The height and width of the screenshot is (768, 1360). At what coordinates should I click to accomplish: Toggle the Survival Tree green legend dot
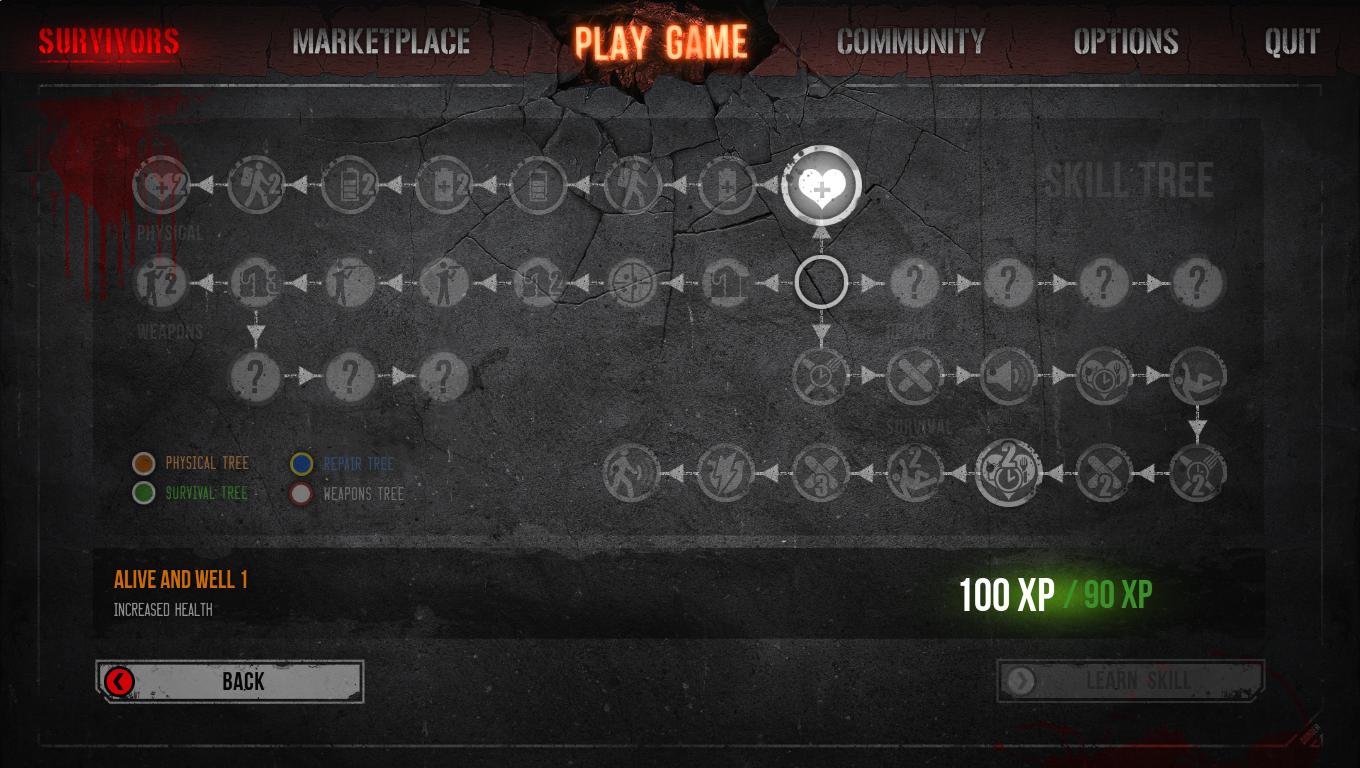144,493
